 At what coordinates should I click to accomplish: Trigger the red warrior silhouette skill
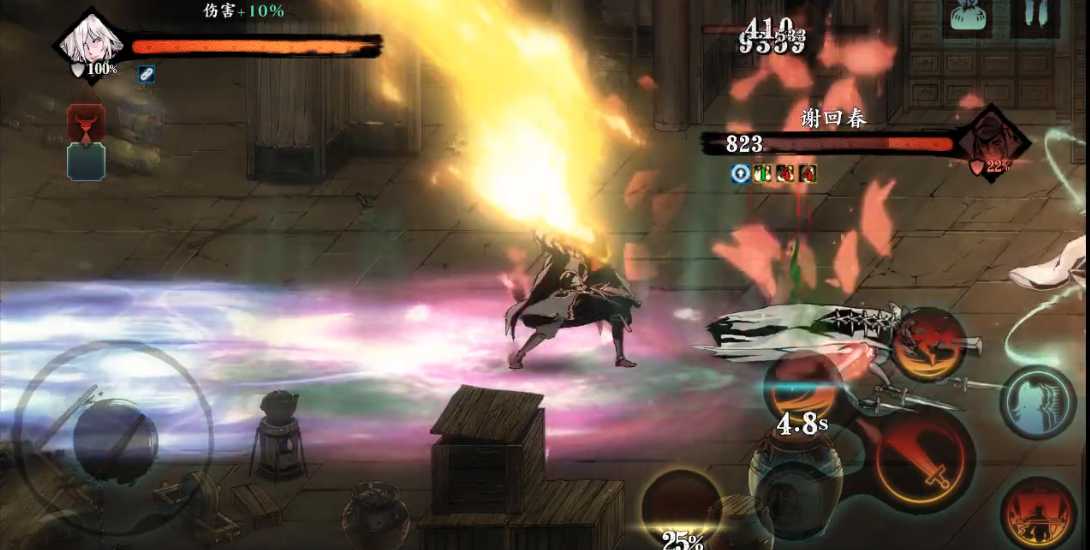pyautogui.click(x=1038, y=512)
